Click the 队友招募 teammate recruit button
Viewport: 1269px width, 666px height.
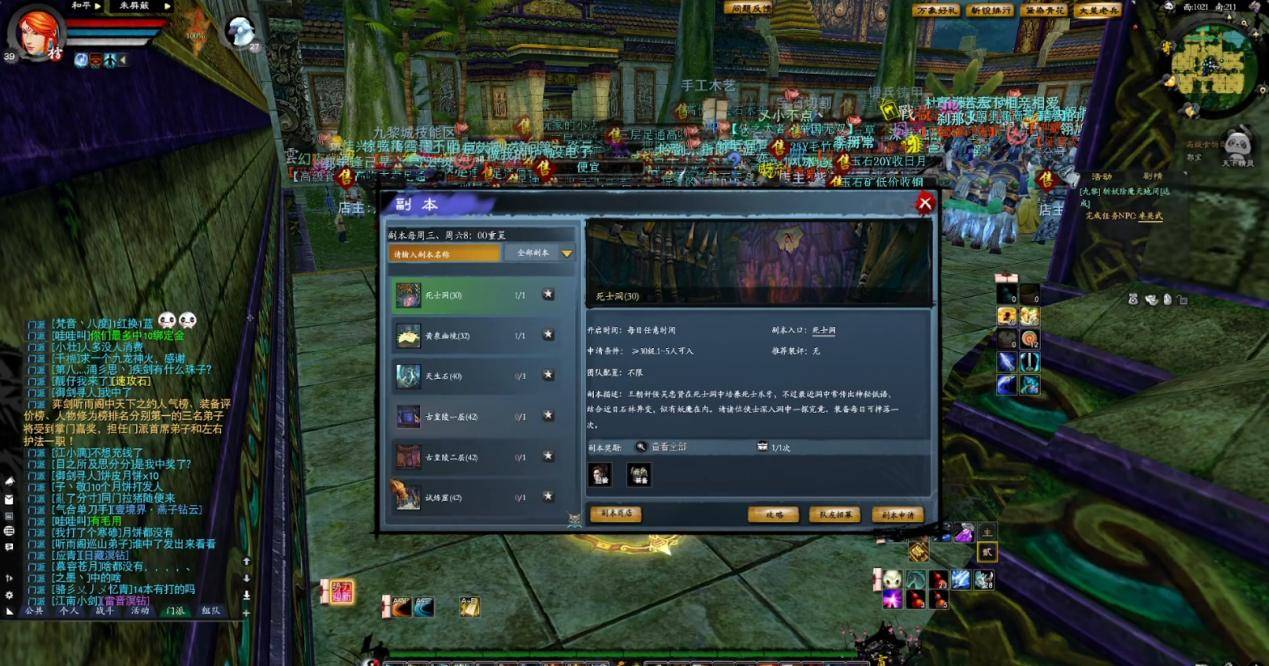tap(834, 514)
